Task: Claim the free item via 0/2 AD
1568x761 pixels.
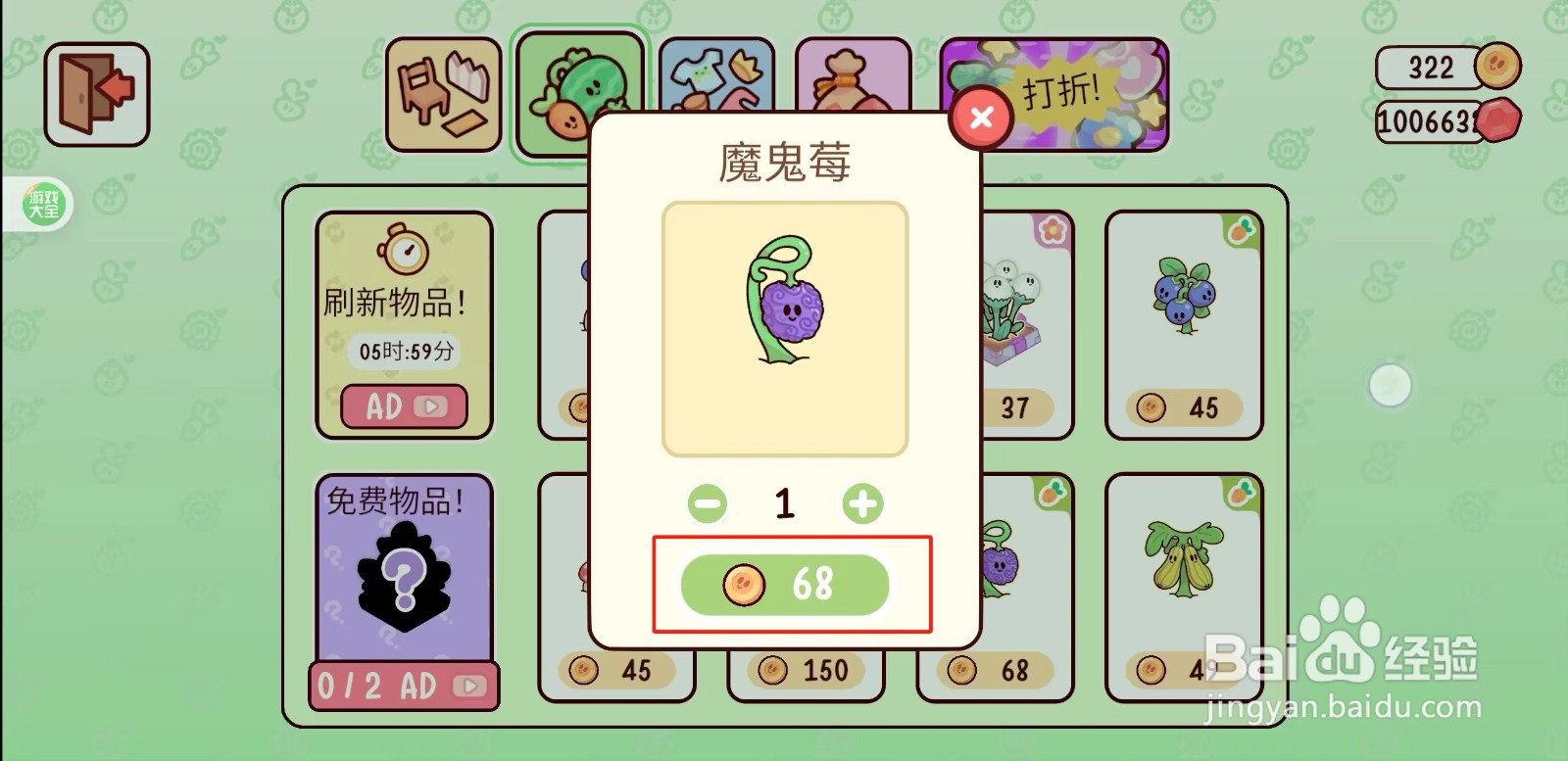Action: click(x=402, y=686)
